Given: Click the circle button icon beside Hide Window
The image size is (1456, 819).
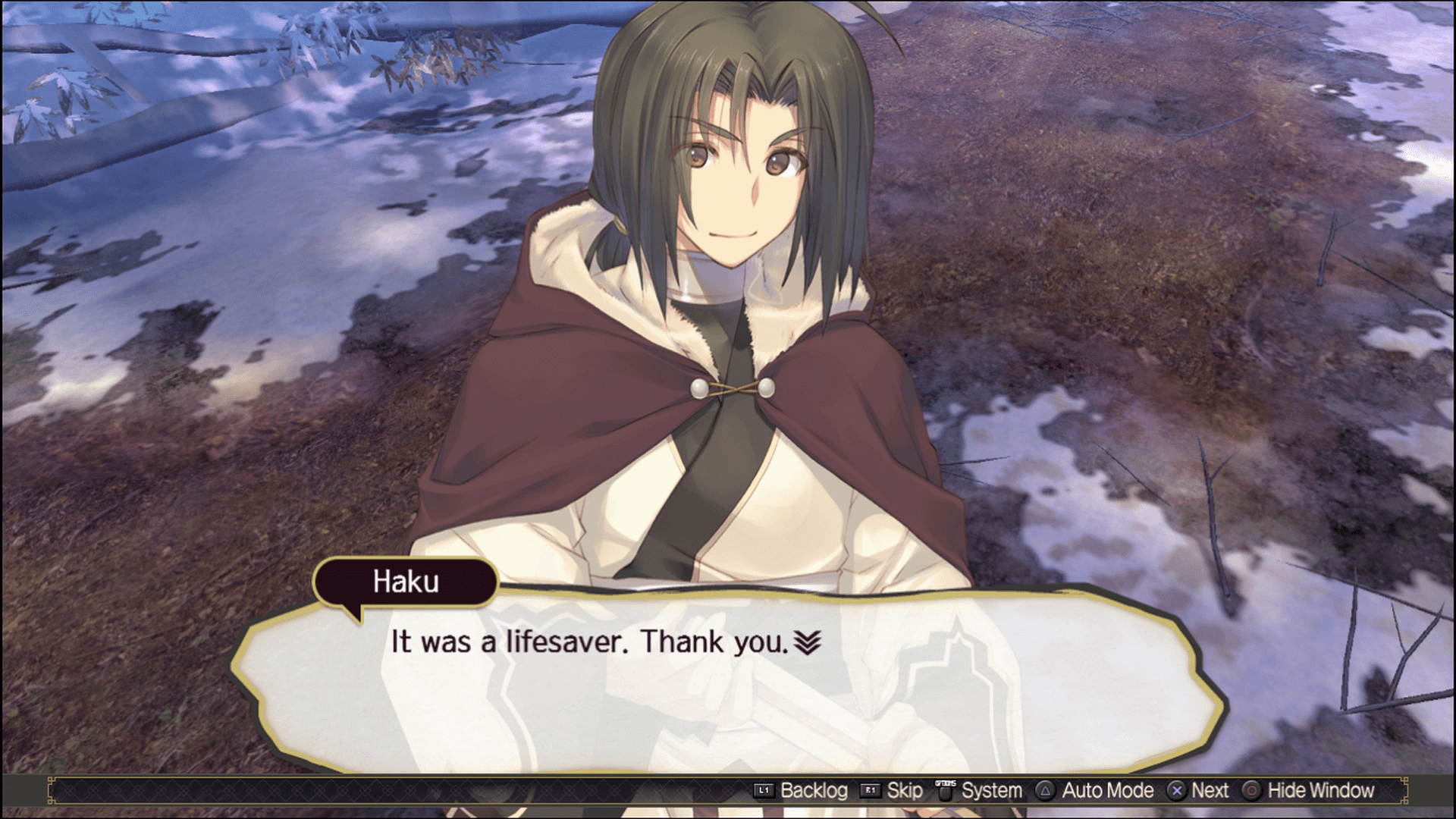Looking at the screenshot, I should tap(1252, 790).
